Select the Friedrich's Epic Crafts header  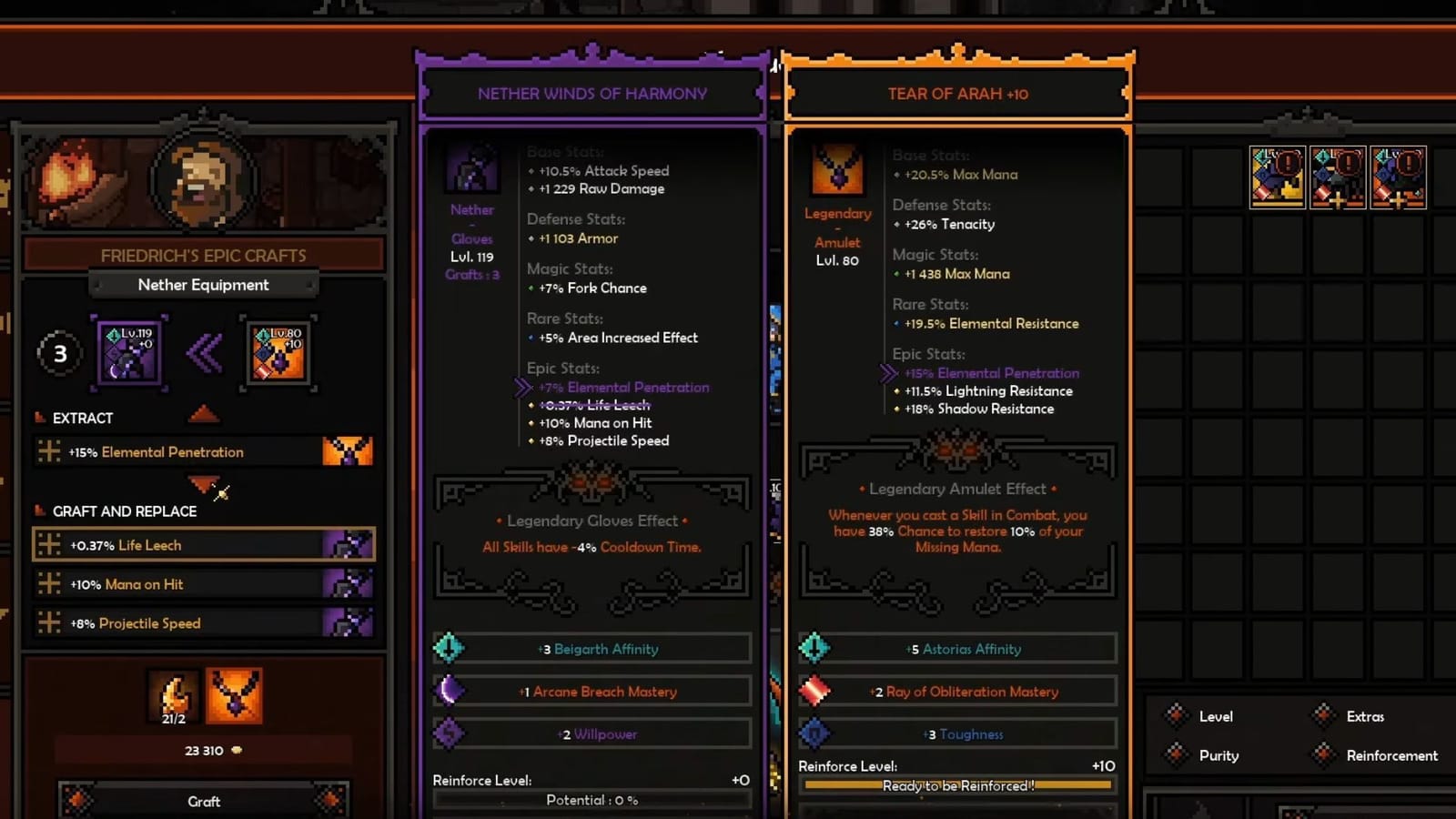click(204, 255)
